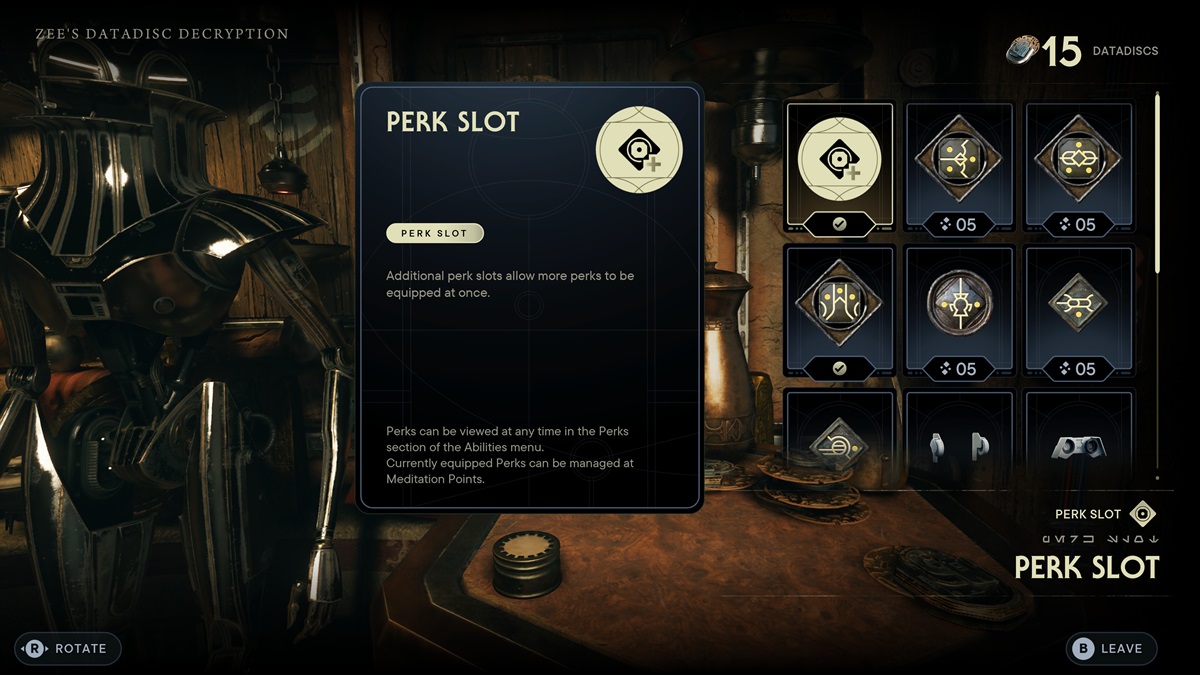
Task: Pick the perk with the chained hexagon glyph
Action: 1079,169
